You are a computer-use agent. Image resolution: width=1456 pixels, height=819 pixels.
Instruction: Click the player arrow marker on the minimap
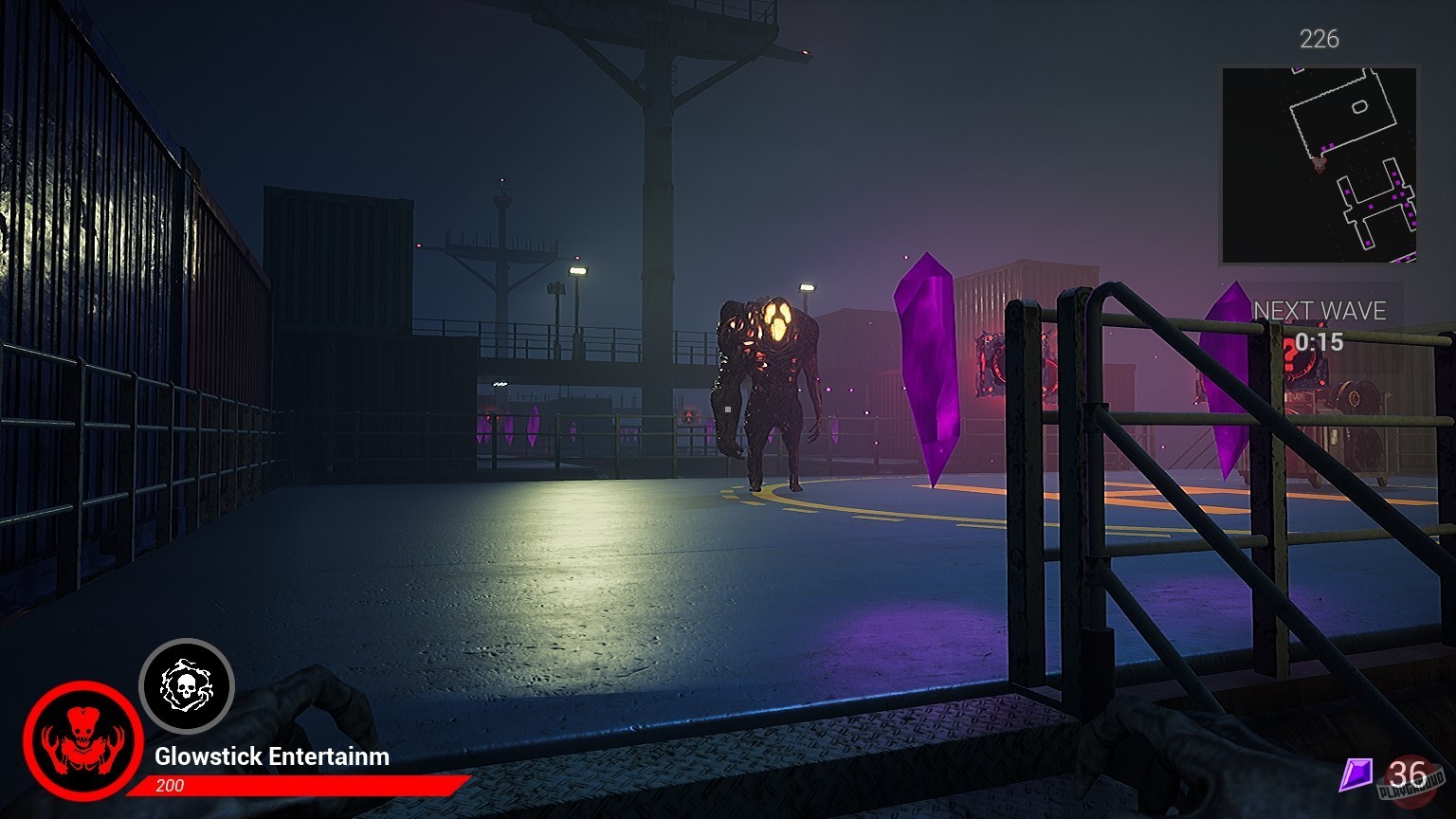pos(1318,166)
